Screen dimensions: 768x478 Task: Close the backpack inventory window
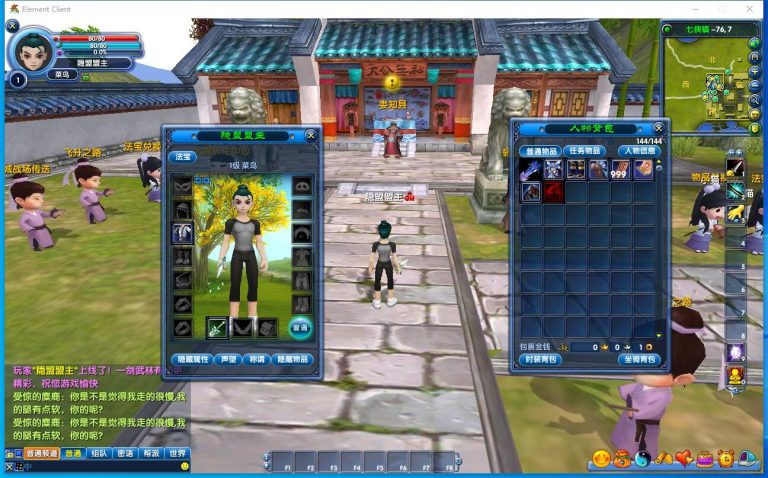658,127
